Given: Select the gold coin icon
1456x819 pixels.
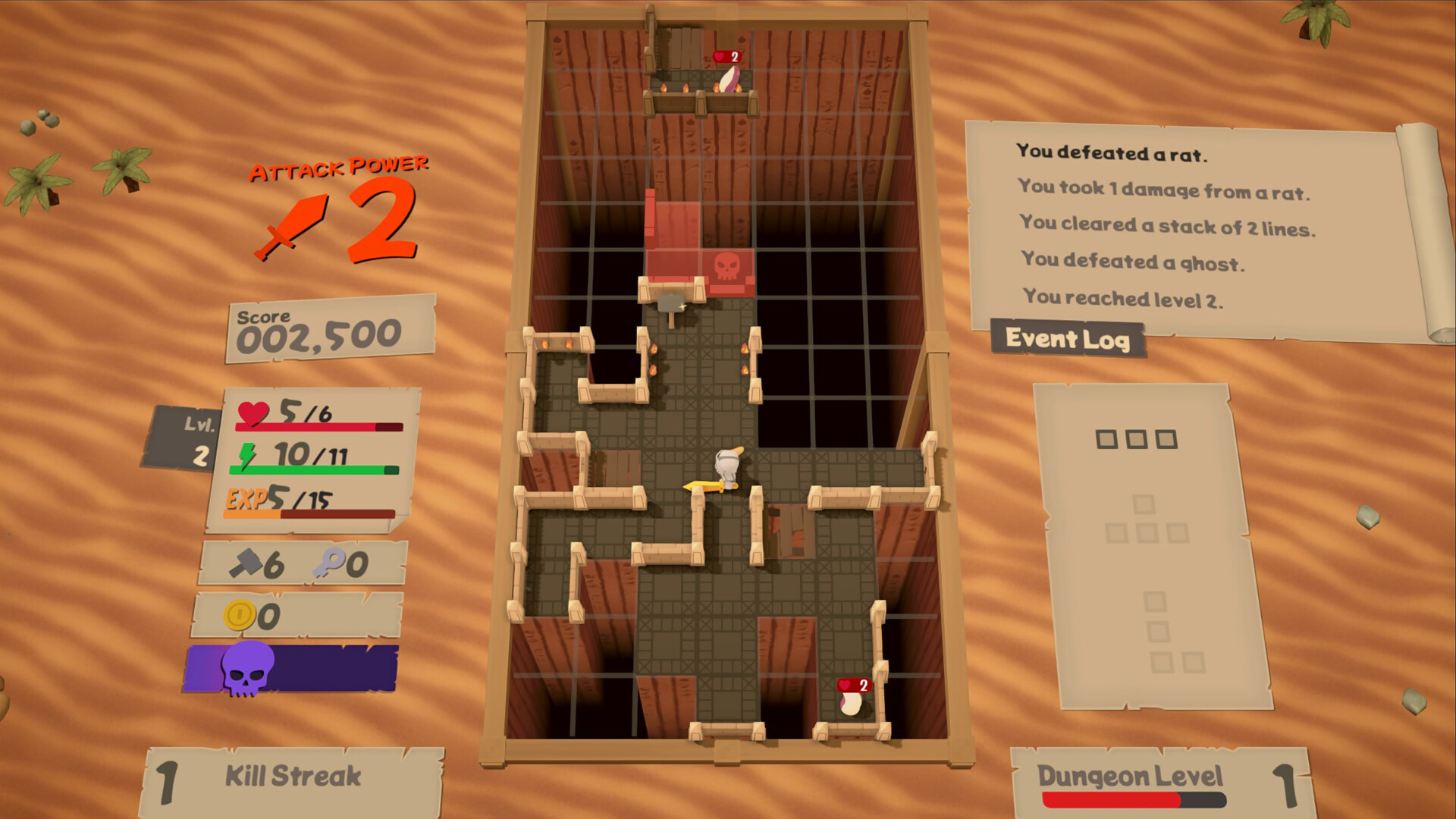Looking at the screenshot, I should [x=241, y=615].
